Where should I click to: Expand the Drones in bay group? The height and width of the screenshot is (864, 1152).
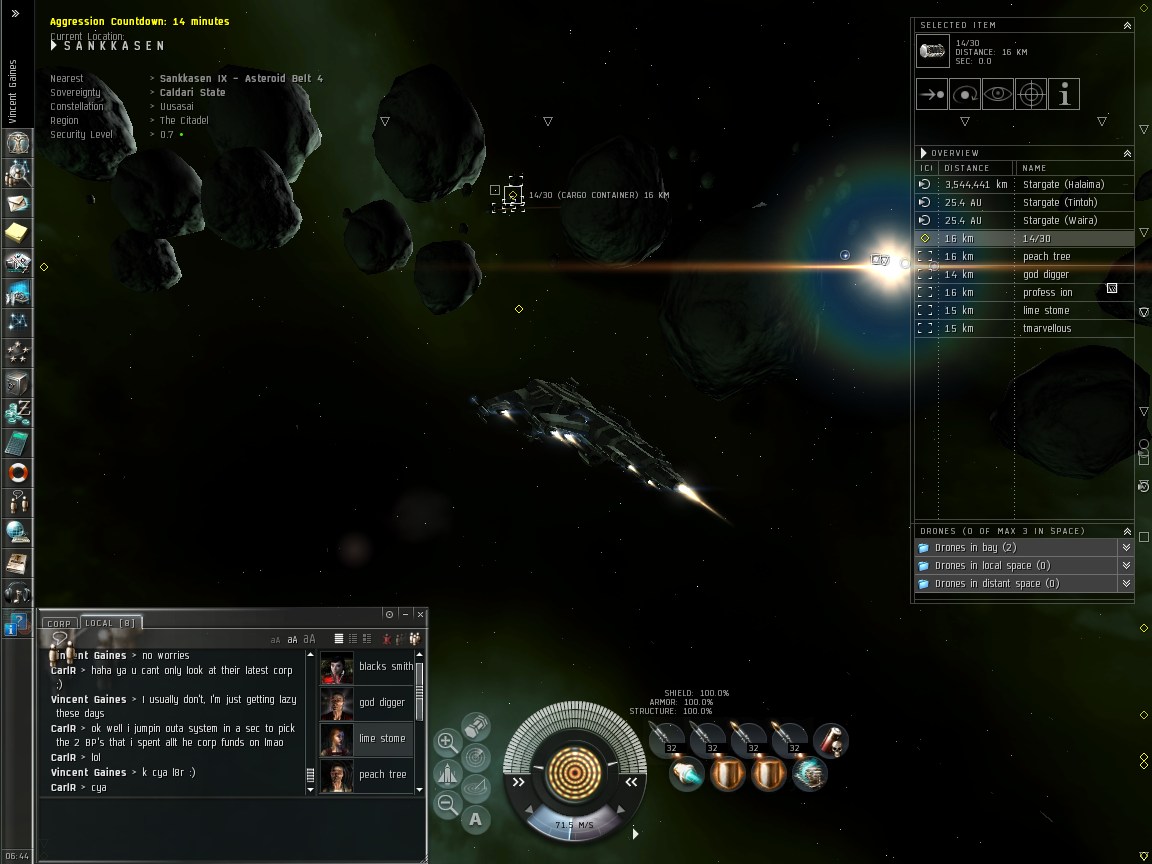coord(1126,548)
